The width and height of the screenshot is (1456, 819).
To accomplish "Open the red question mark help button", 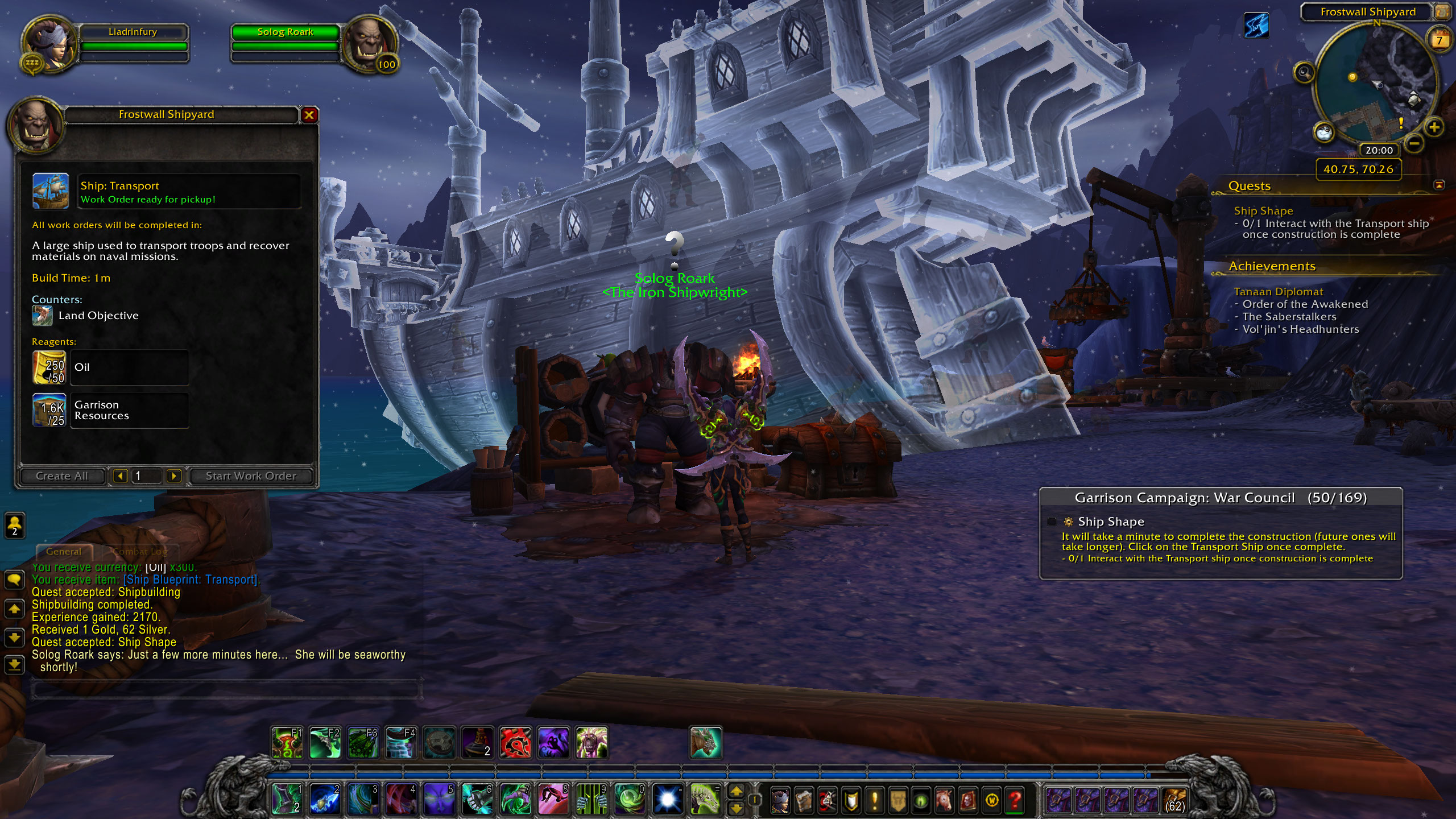I will pos(1015,801).
